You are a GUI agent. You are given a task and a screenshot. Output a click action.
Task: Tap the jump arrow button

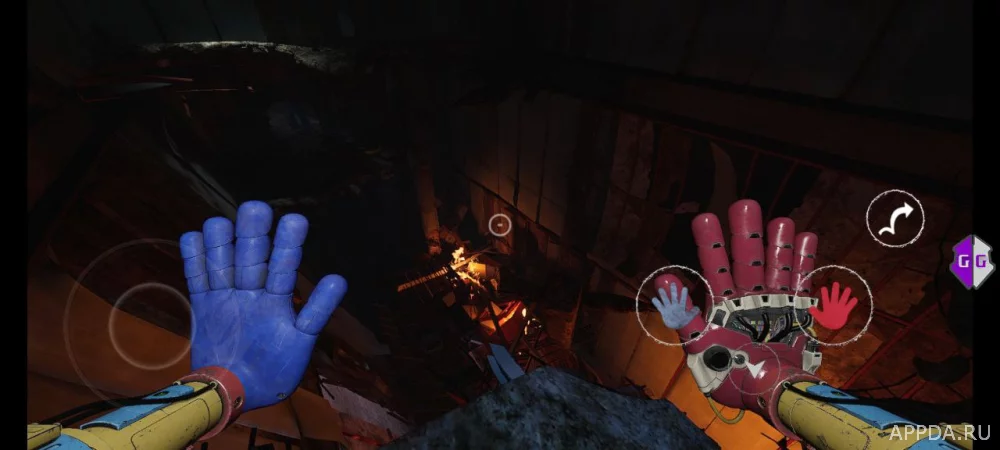click(x=895, y=219)
